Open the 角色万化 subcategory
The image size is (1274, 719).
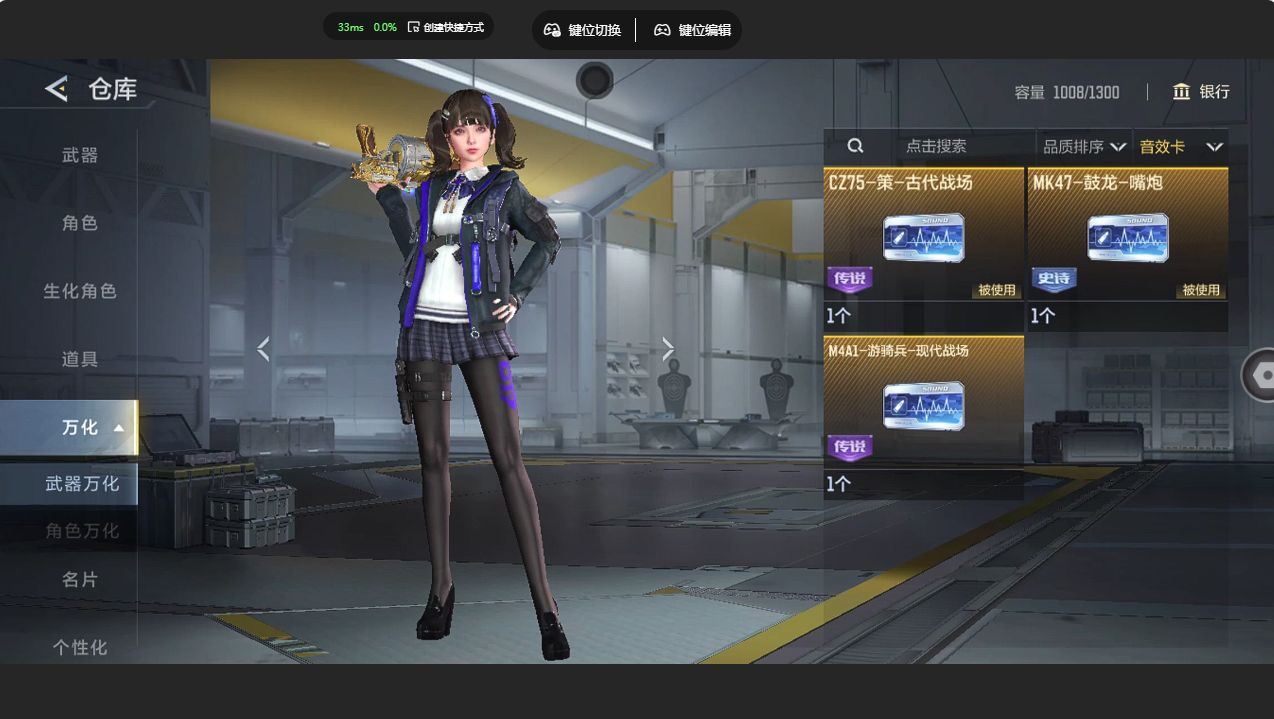tap(82, 531)
